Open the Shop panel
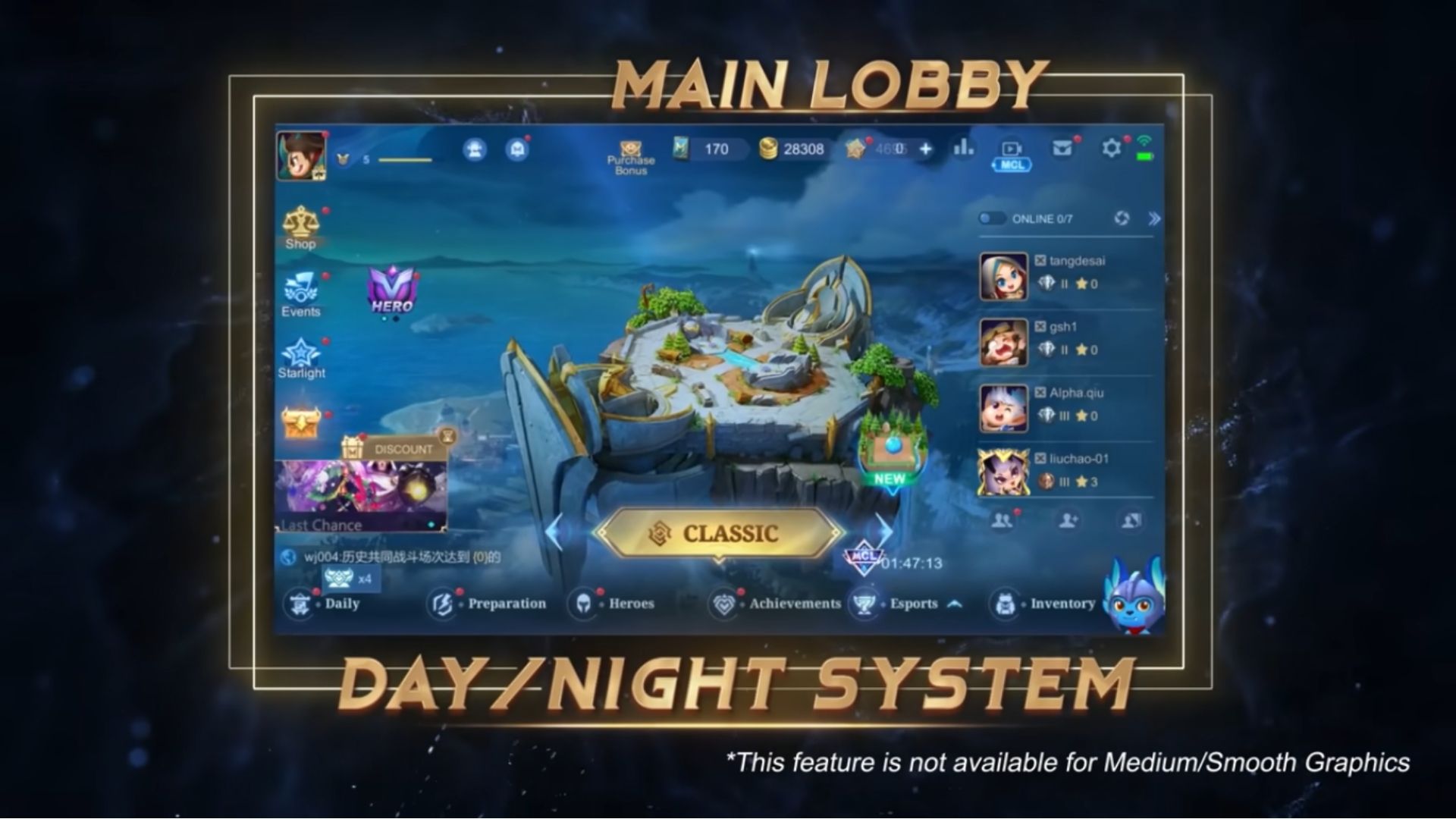The image size is (1456, 819). pyautogui.click(x=303, y=227)
